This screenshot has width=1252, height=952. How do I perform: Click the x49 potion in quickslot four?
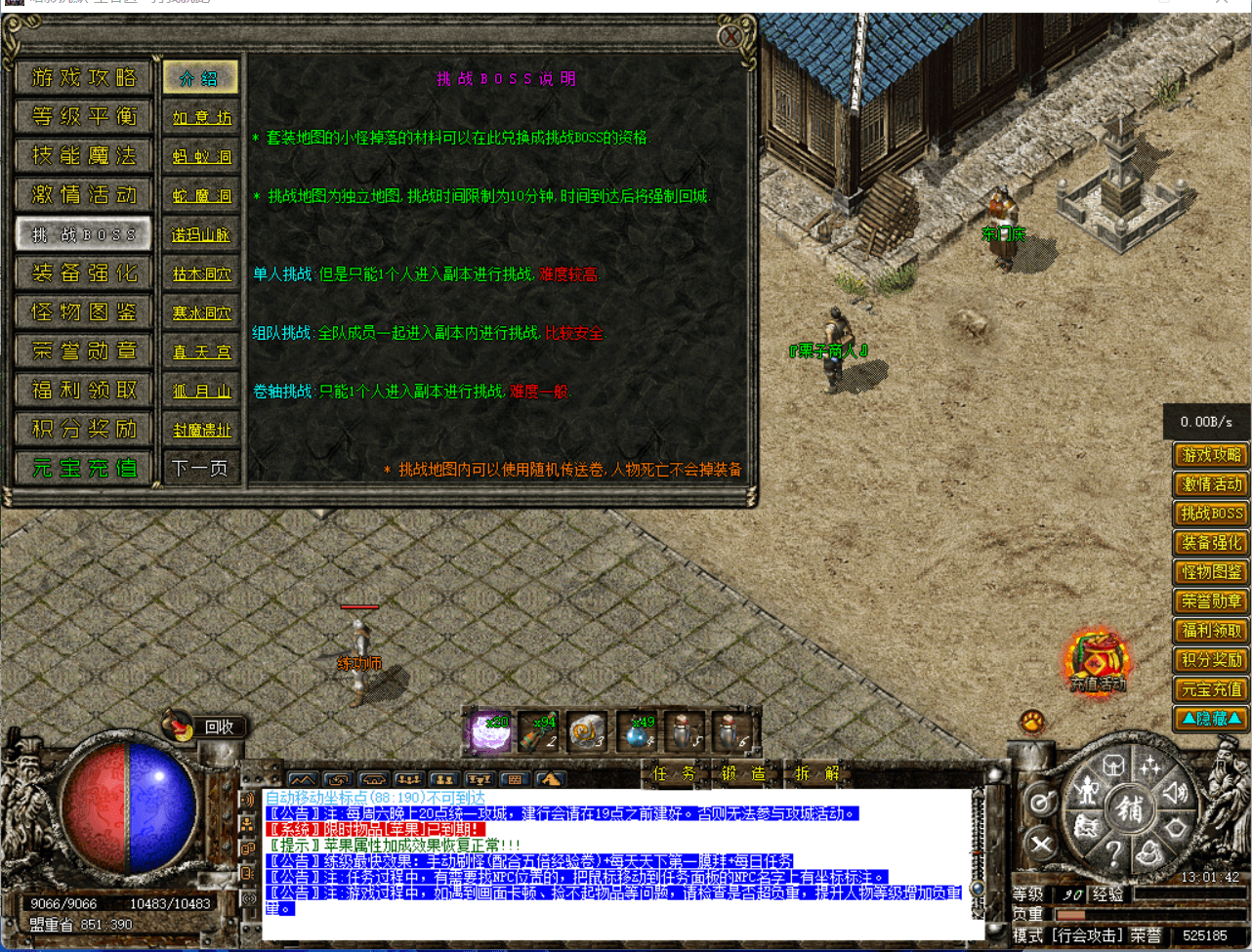tap(638, 732)
